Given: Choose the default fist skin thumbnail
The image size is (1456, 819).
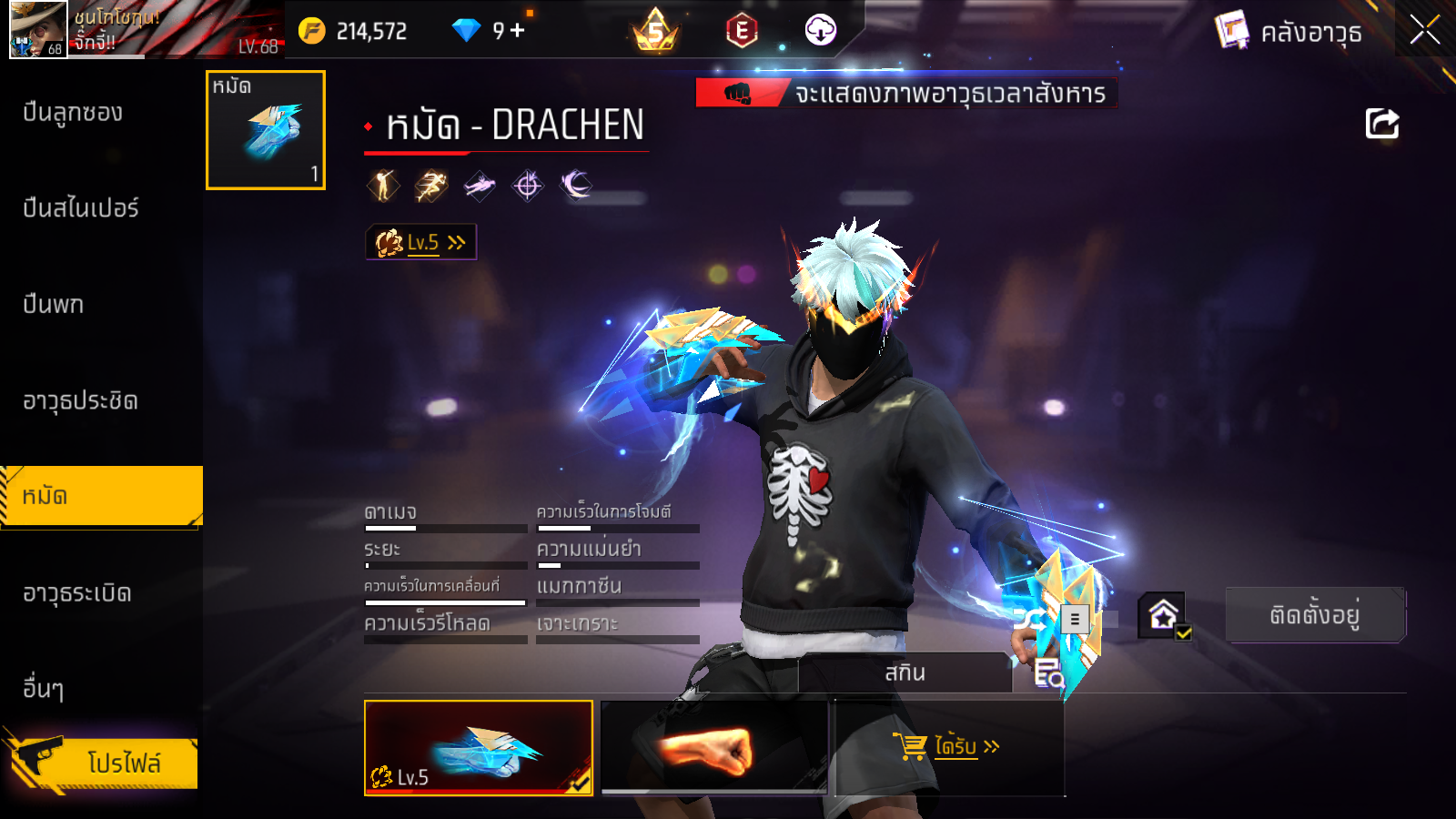Looking at the screenshot, I should click(x=713, y=747).
